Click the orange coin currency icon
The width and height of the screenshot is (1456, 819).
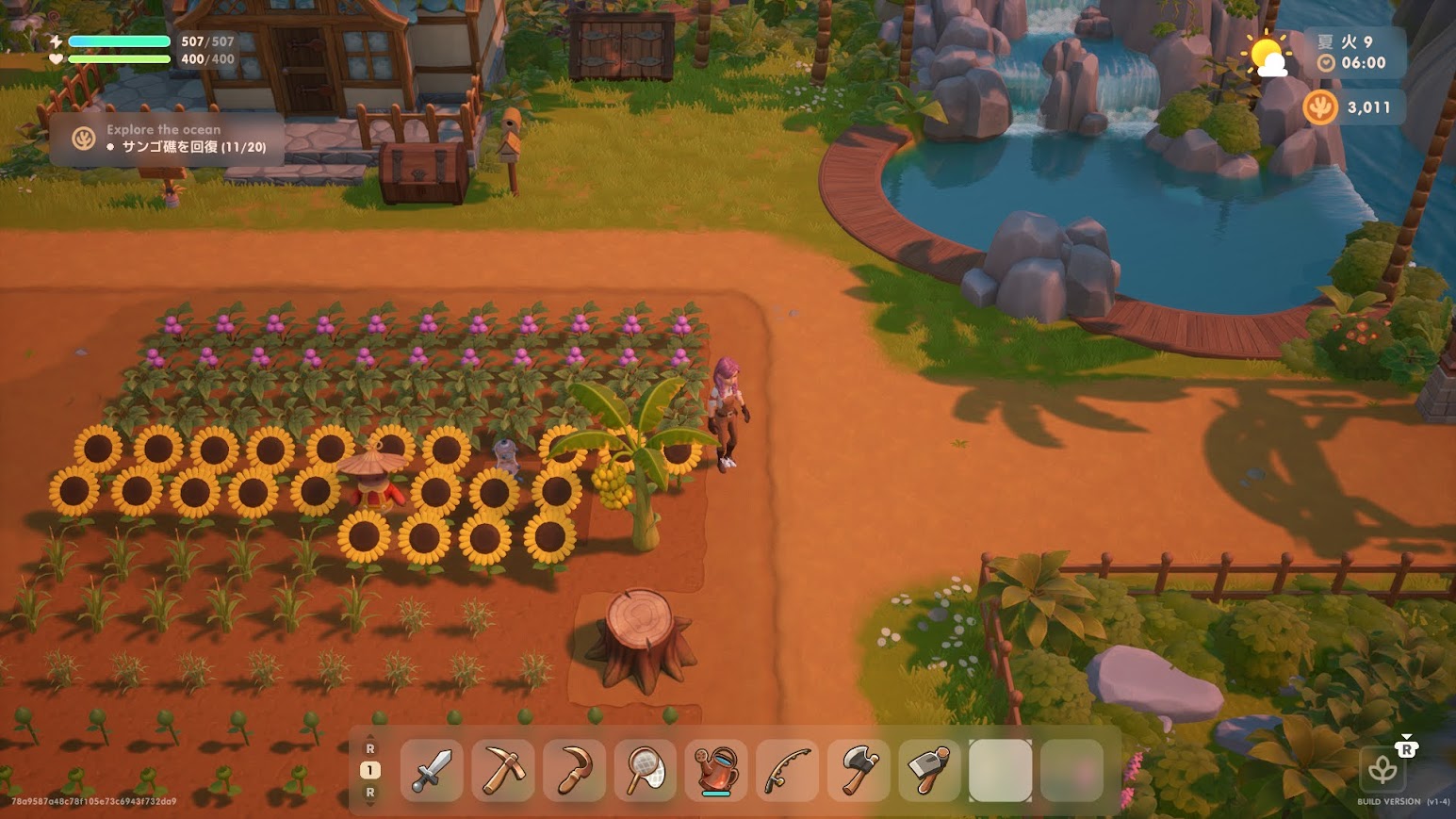tap(1320, 107)
